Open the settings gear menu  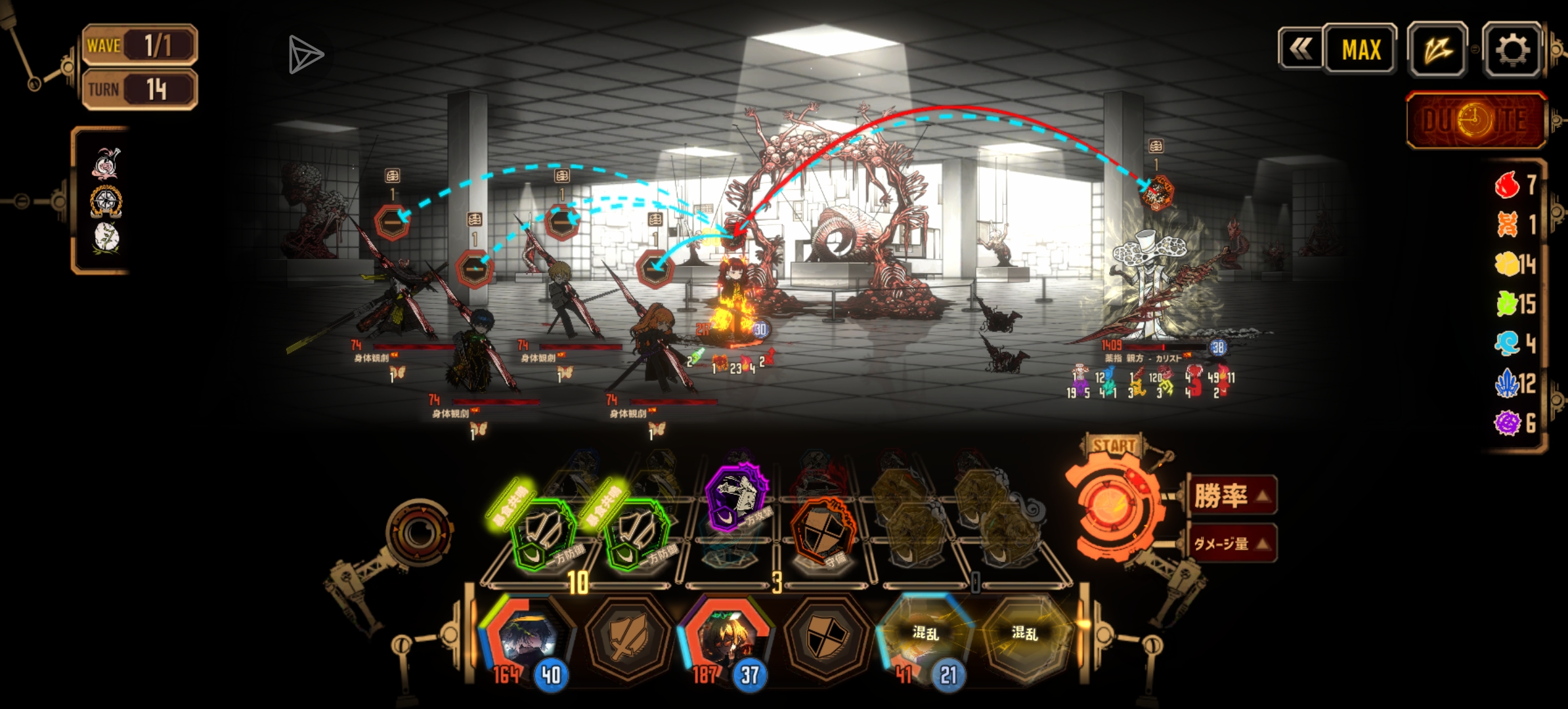[x=1512, y=50]
